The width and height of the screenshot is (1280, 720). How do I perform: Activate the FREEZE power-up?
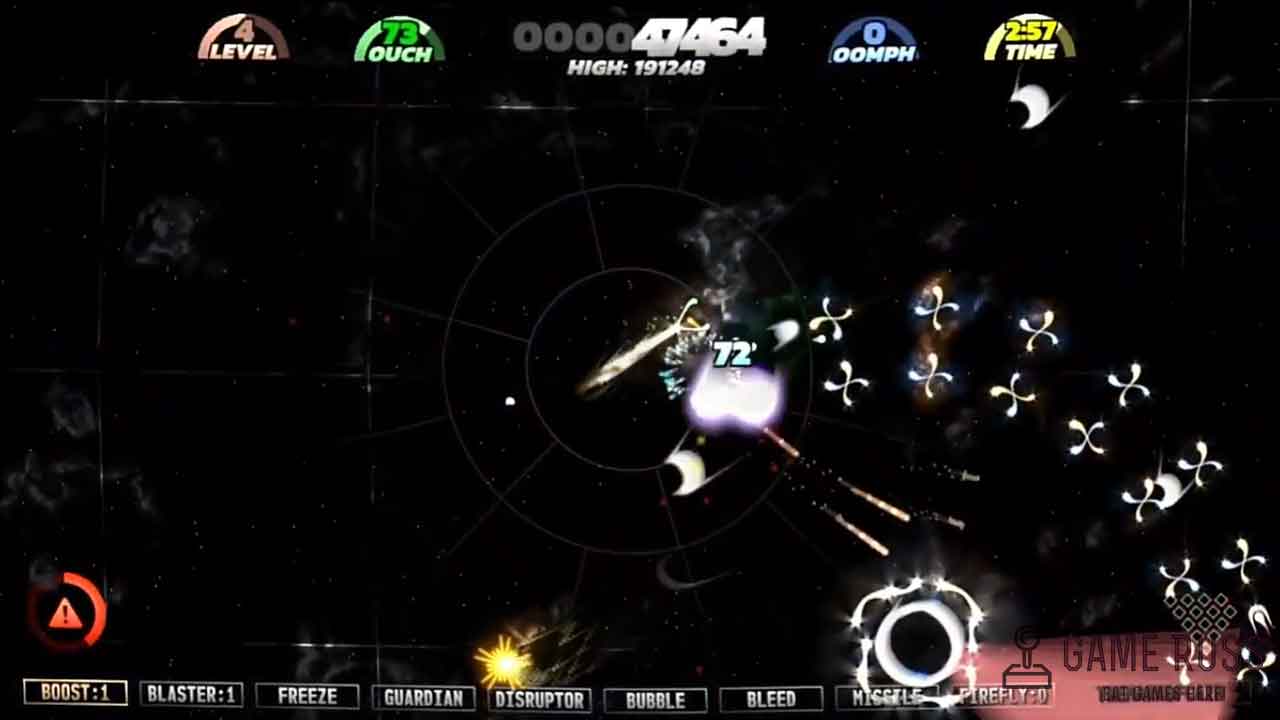[x=307, y=696]
